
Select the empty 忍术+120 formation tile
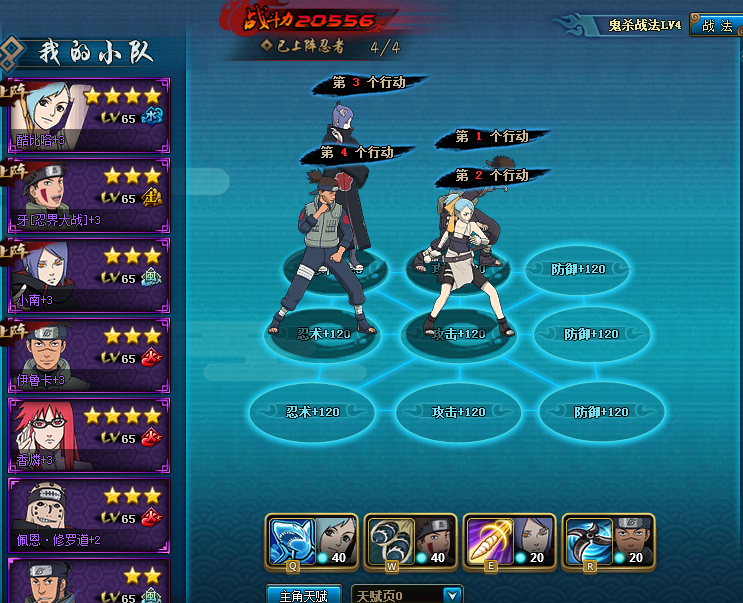[312, 411]
